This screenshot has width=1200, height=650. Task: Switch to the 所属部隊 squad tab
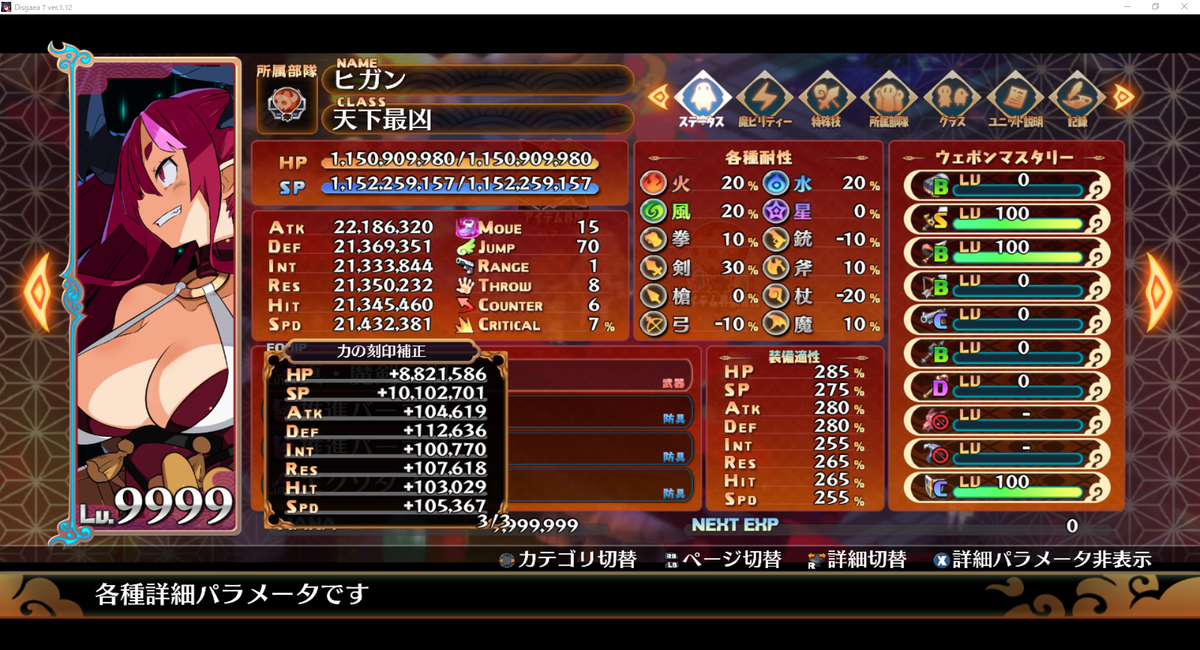point(889,99)
